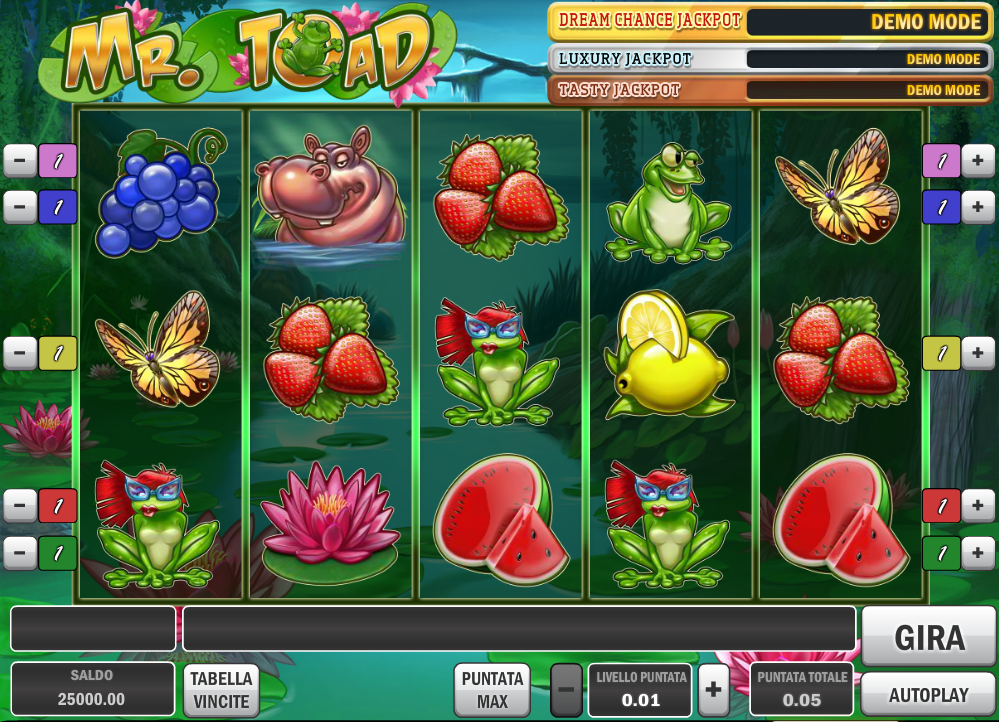999x722 pixels.
Task: Decrease Livello Puntata with the minus button
Action: point(566,690)
